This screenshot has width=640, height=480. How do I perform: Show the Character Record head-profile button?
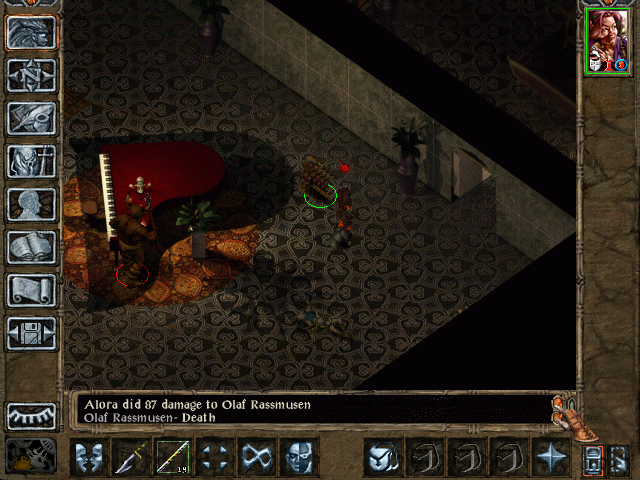32,204
